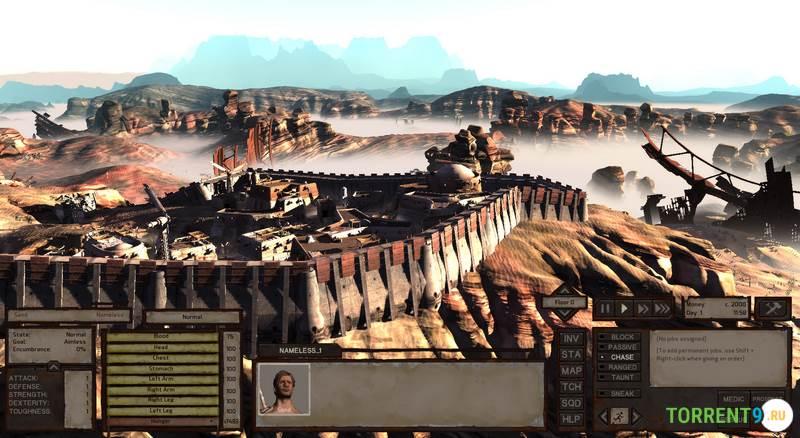Toggle the TAUNT stance
Viewport: 800px width, 438px height.
pos(621,377)
